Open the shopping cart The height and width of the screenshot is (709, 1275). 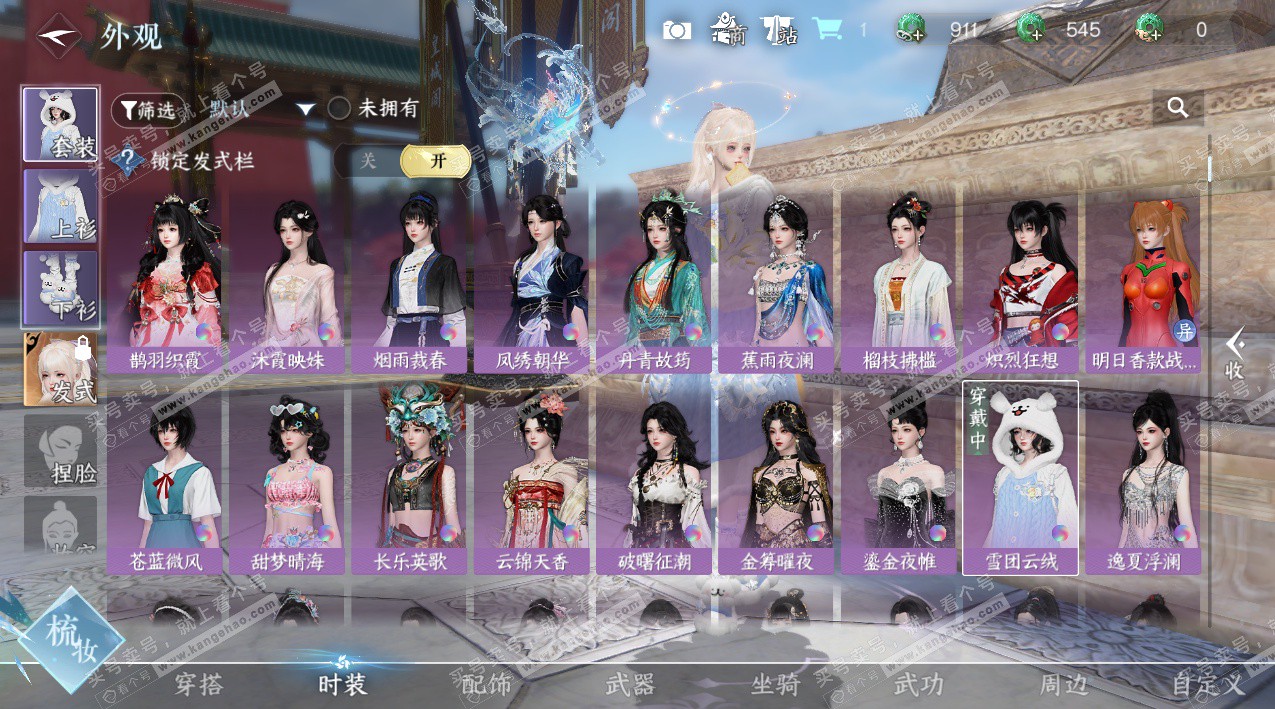point(827,30)
